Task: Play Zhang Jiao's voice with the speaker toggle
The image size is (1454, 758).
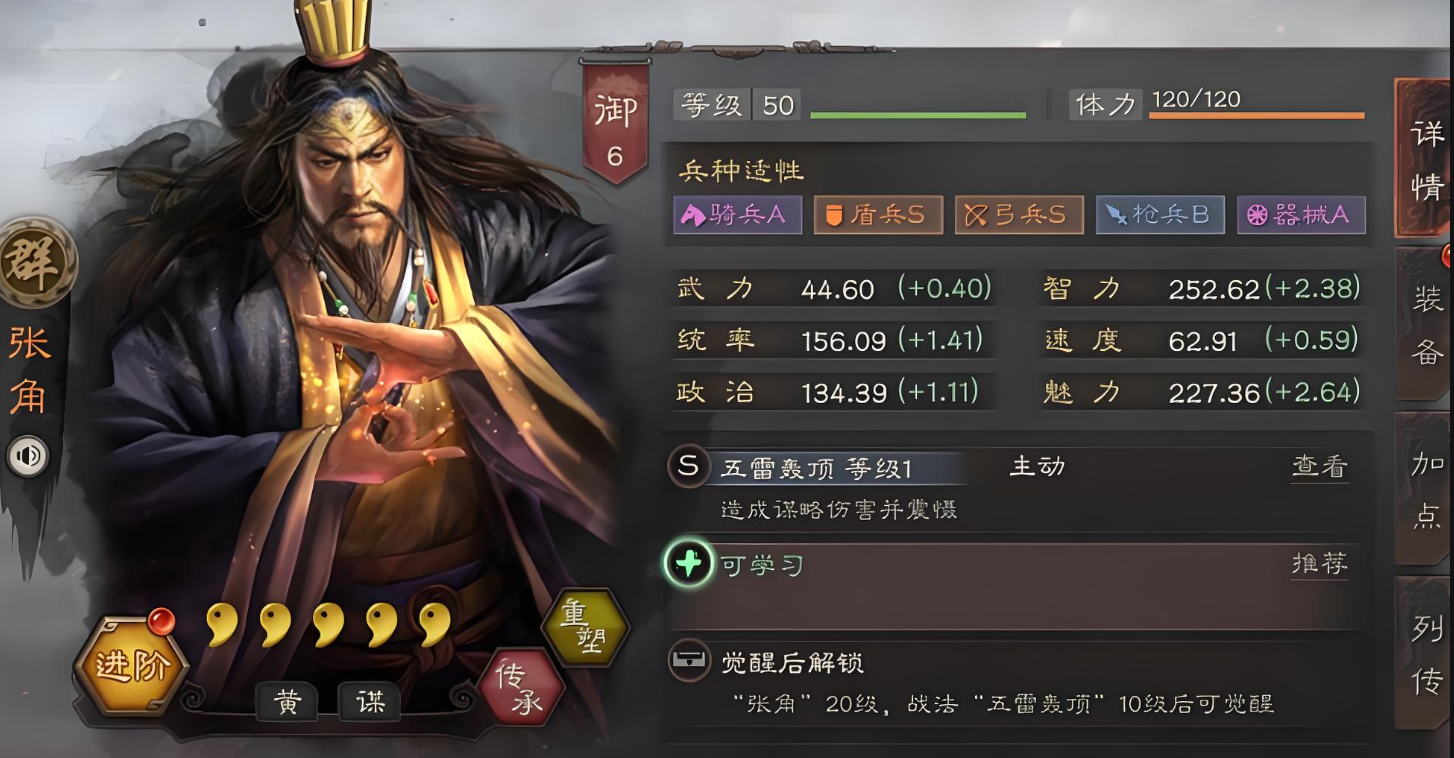Action: click(29, 456)
